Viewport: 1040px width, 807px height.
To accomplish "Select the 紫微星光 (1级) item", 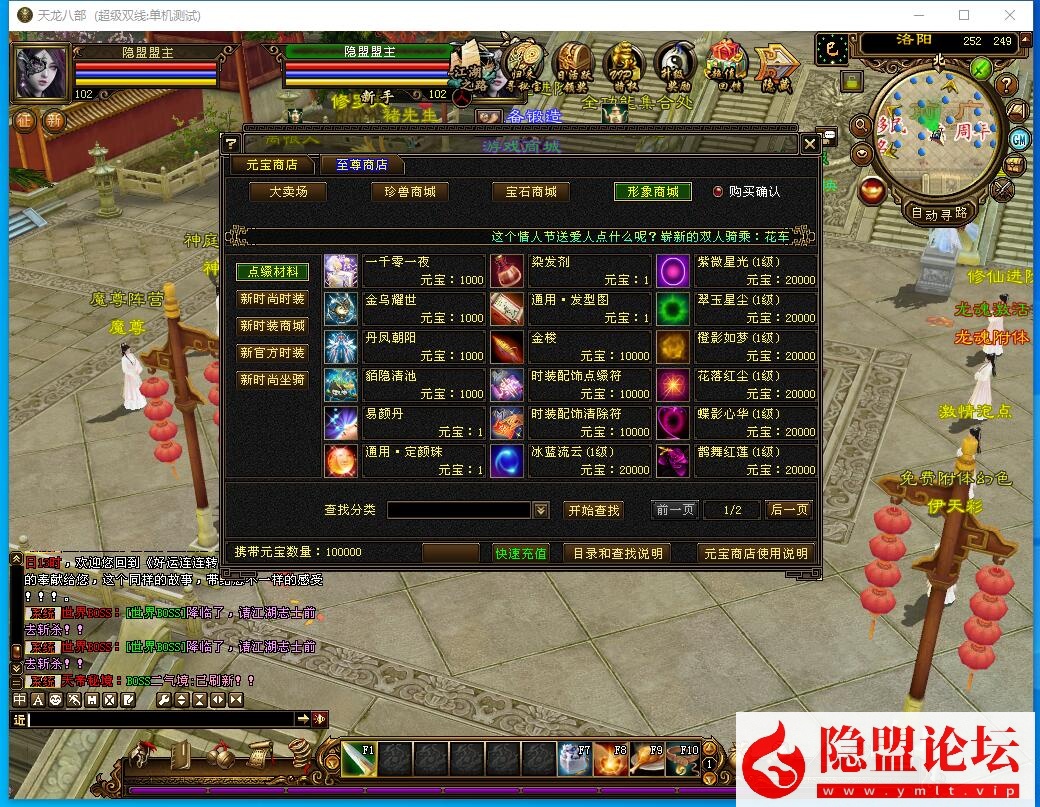I will pos(736,271).
